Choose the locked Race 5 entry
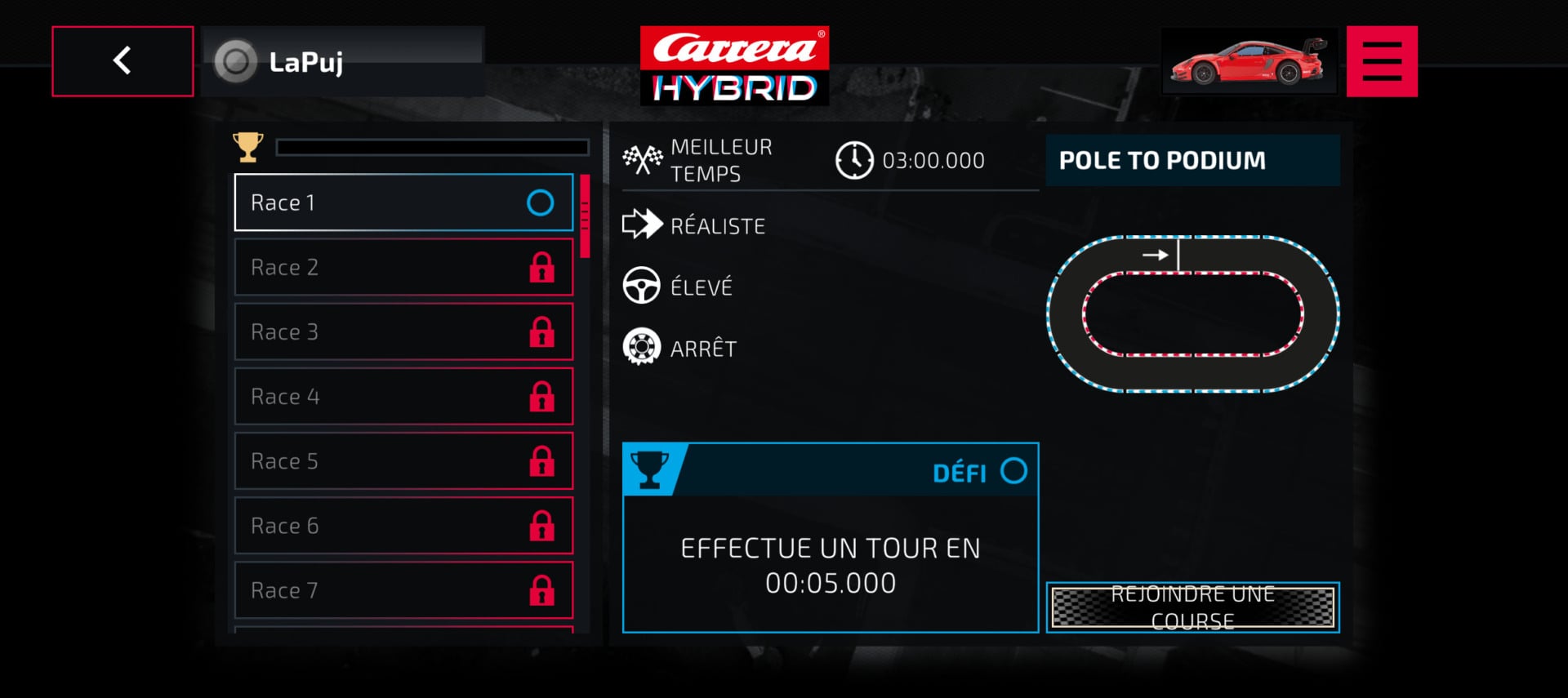The image size is (1568, 698). point(403,460)
